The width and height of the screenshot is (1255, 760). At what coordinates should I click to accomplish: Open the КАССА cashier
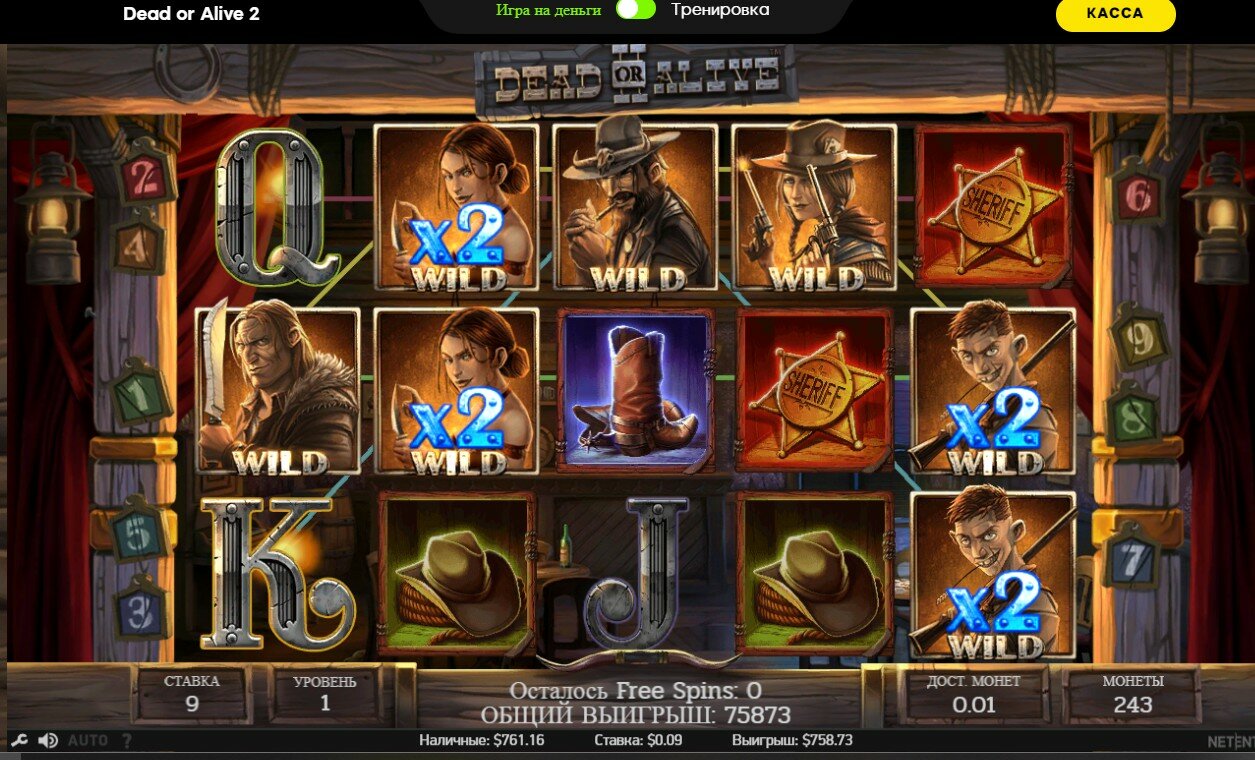(x=1115, y=14)
